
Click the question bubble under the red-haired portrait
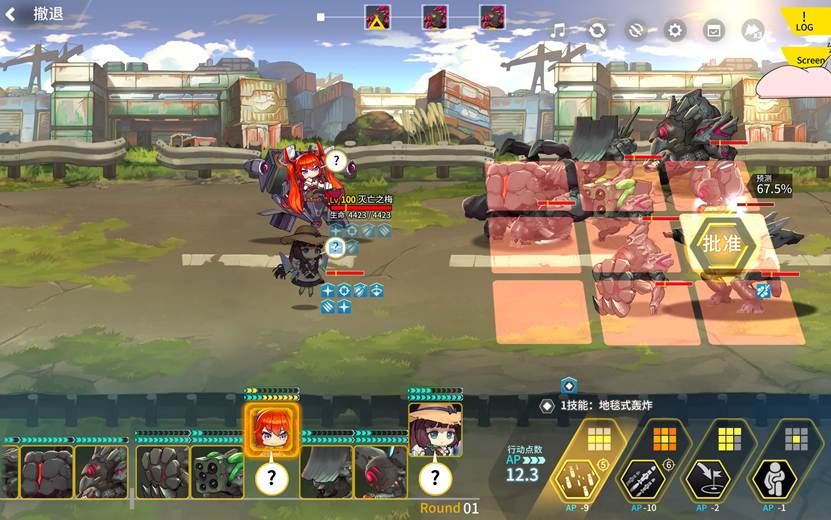[272, 479]
